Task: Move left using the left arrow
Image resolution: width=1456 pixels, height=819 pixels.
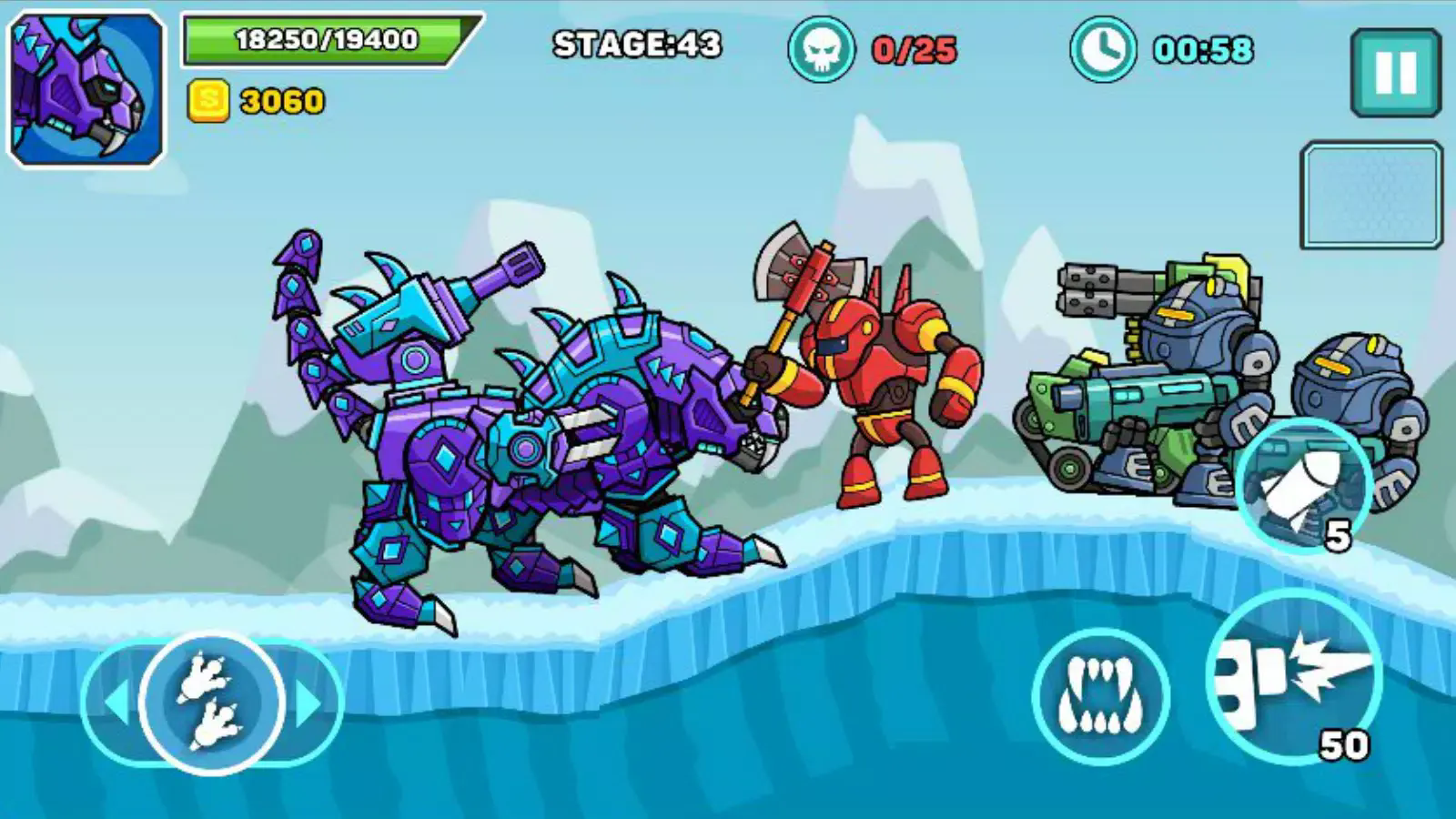Action: (116, 703)
